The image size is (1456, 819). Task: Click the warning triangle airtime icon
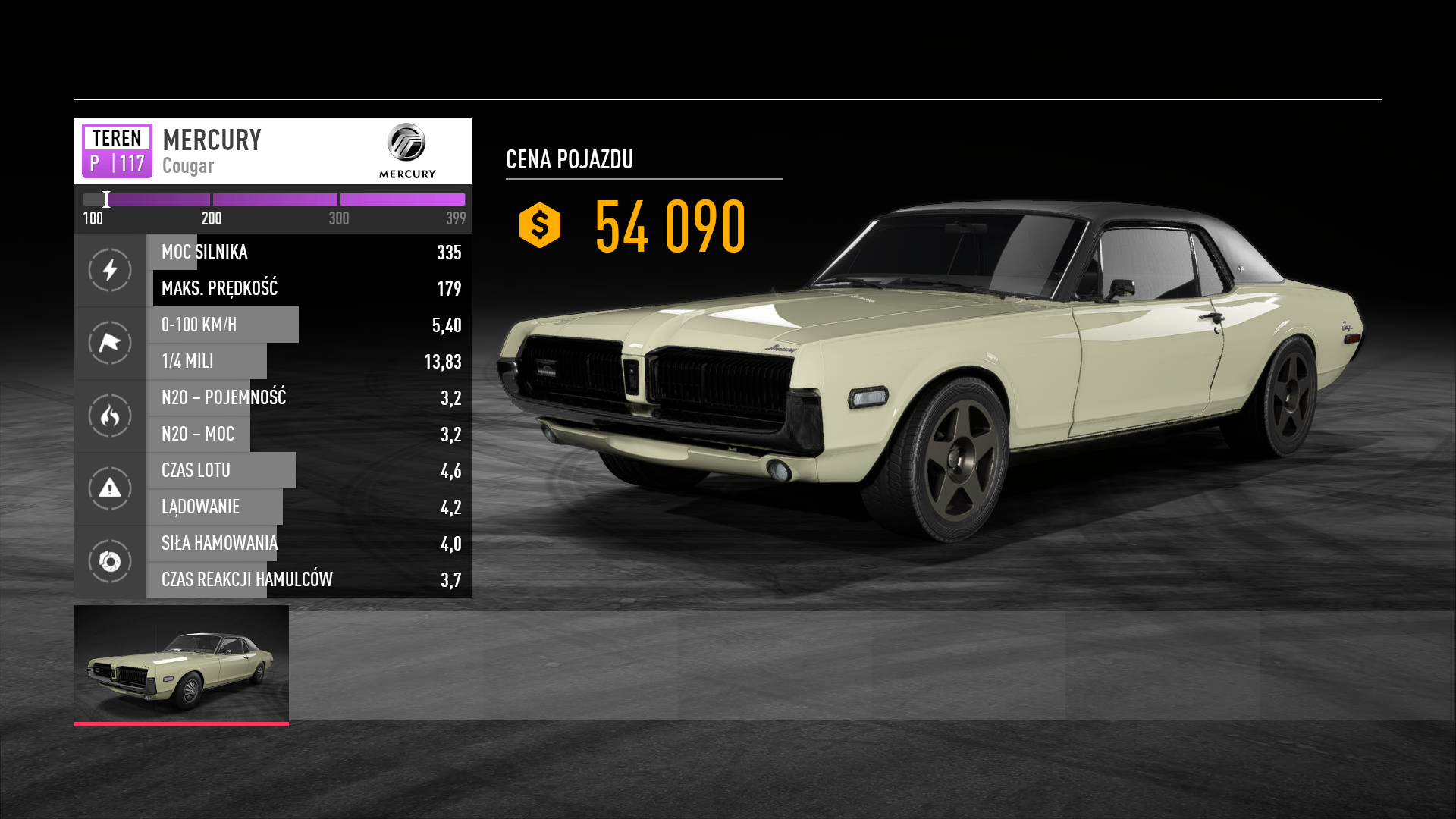pyautogui.click(x=110, y=488)
